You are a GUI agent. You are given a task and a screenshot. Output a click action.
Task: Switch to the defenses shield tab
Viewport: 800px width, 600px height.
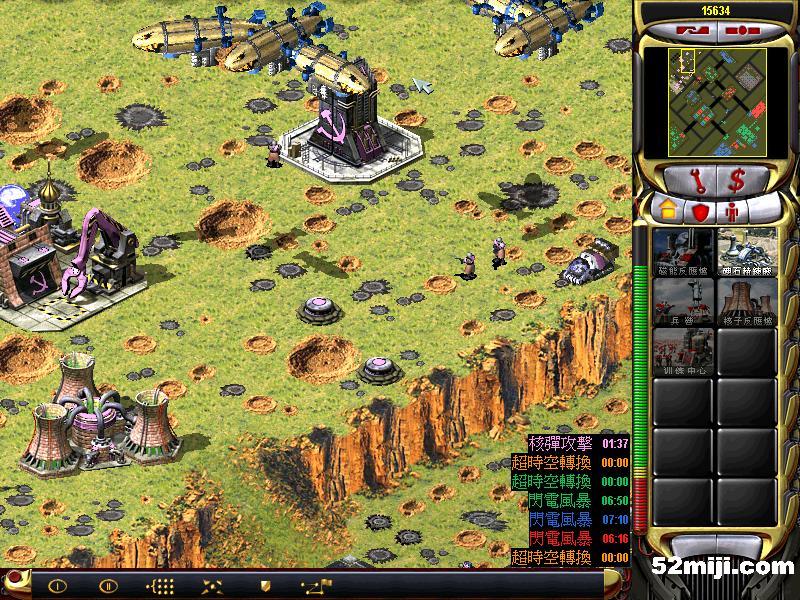coord(700,212)
